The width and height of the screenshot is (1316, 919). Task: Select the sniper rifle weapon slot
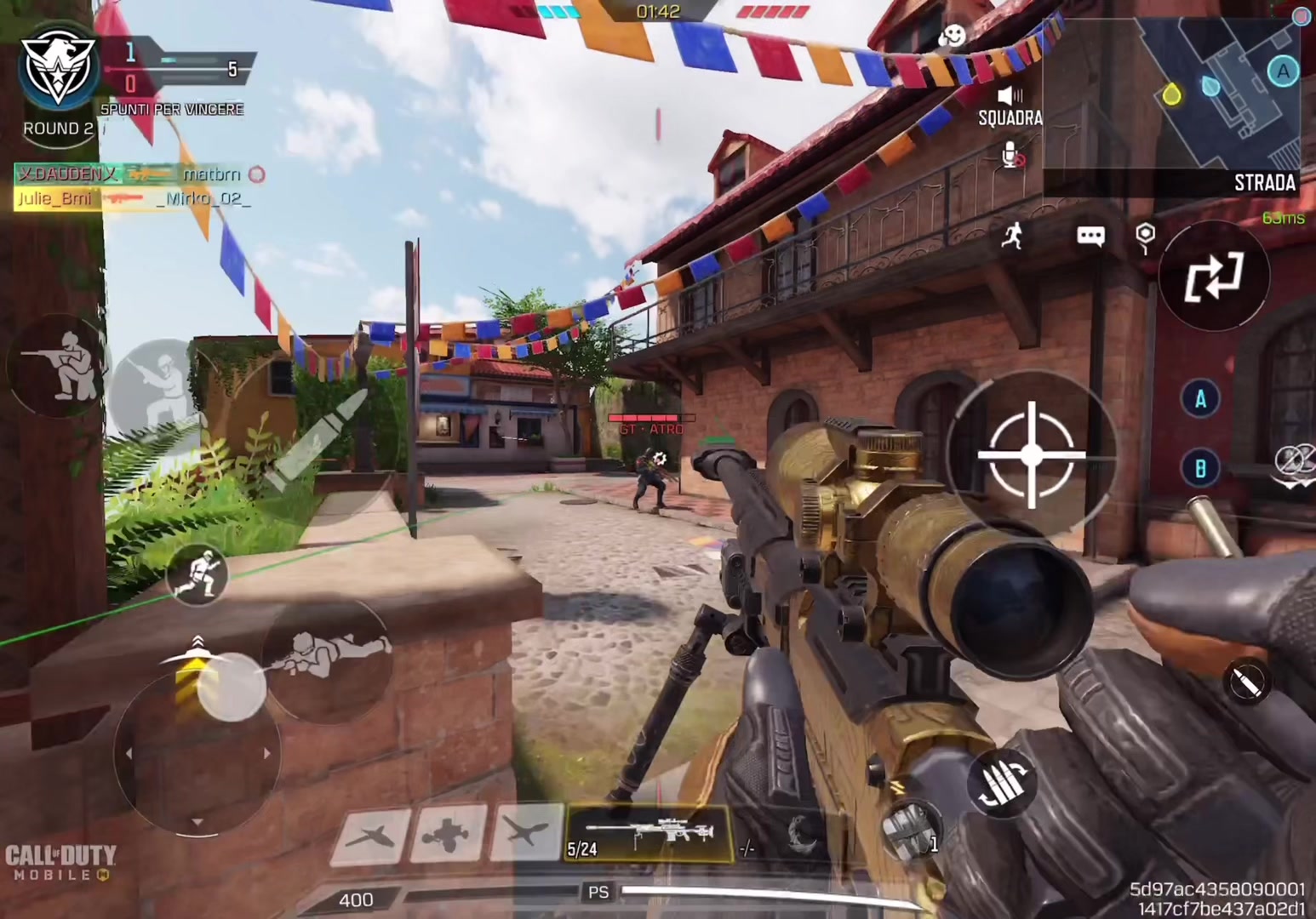click(x=649, y=834)
